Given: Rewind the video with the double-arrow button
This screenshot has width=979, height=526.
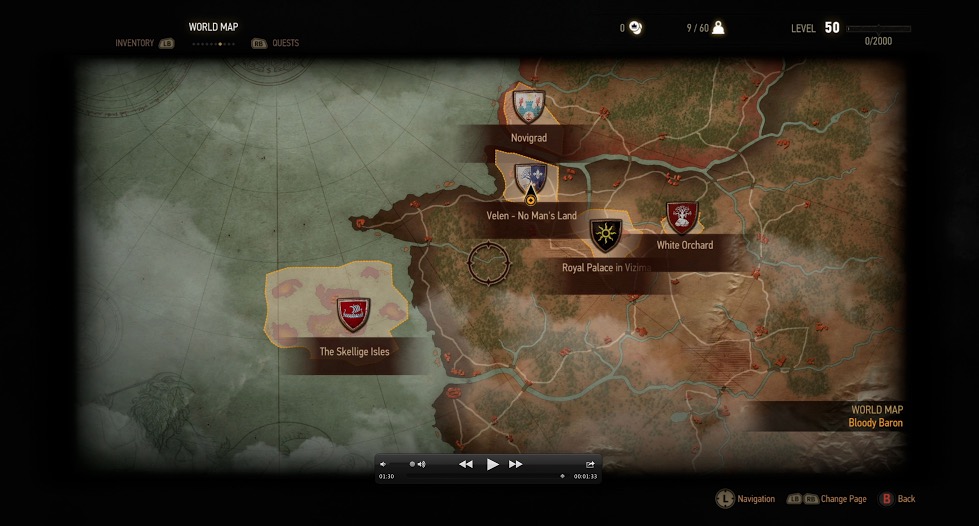Looking at the screenshot, I should (x=466, y=464).
